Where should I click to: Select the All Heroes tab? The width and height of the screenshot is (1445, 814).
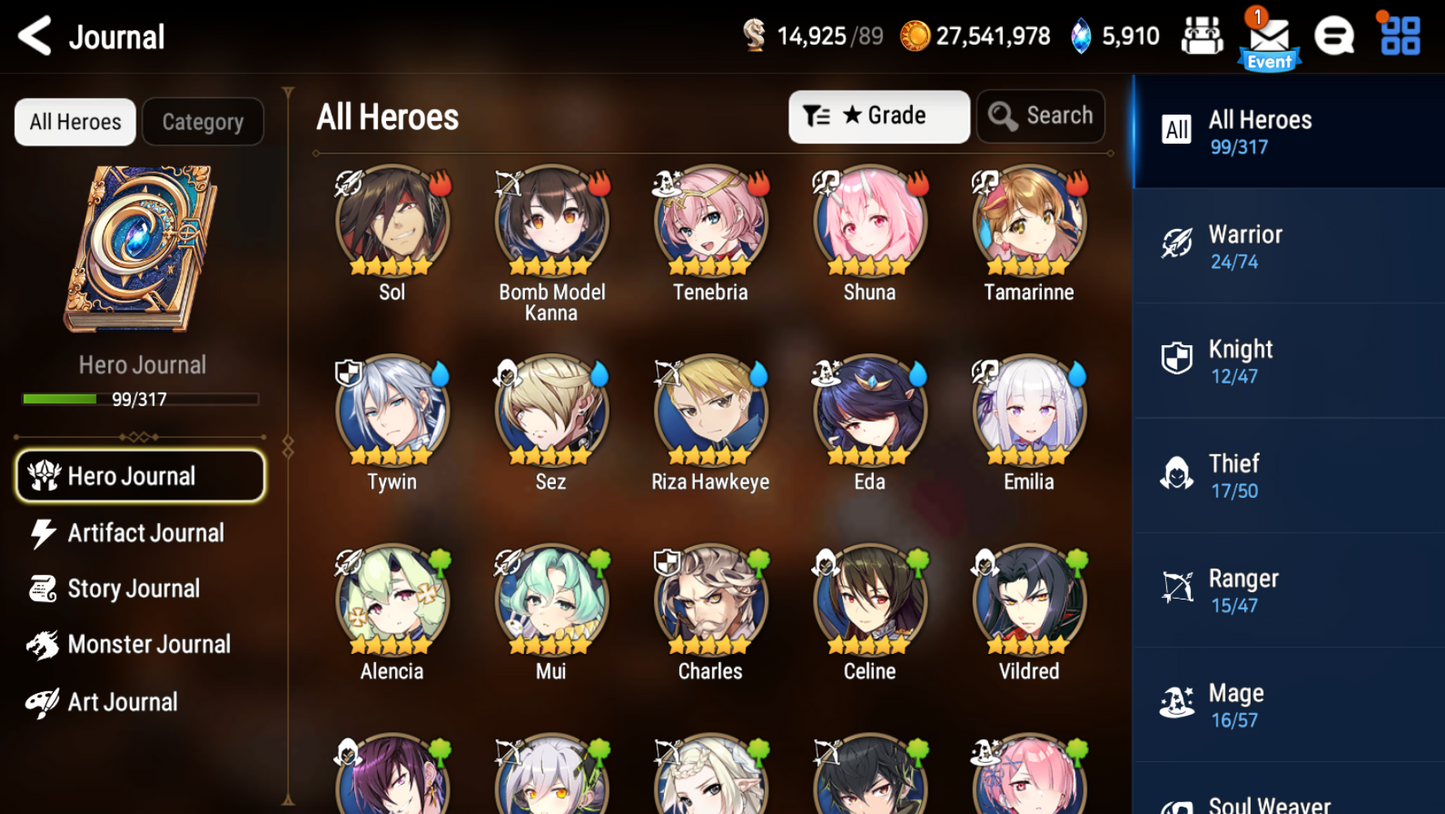[74, 121]
